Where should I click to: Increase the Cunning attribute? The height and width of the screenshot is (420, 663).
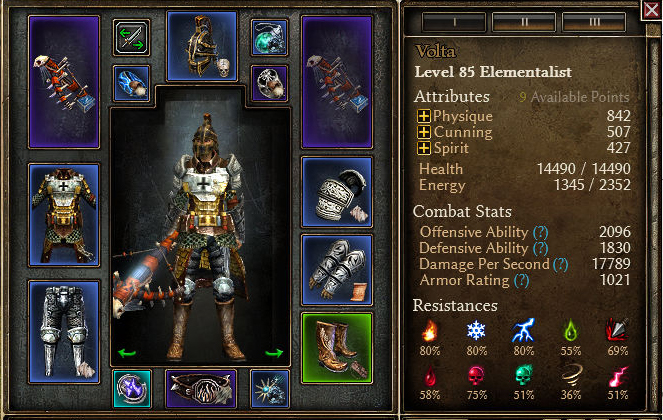point(424,133)
